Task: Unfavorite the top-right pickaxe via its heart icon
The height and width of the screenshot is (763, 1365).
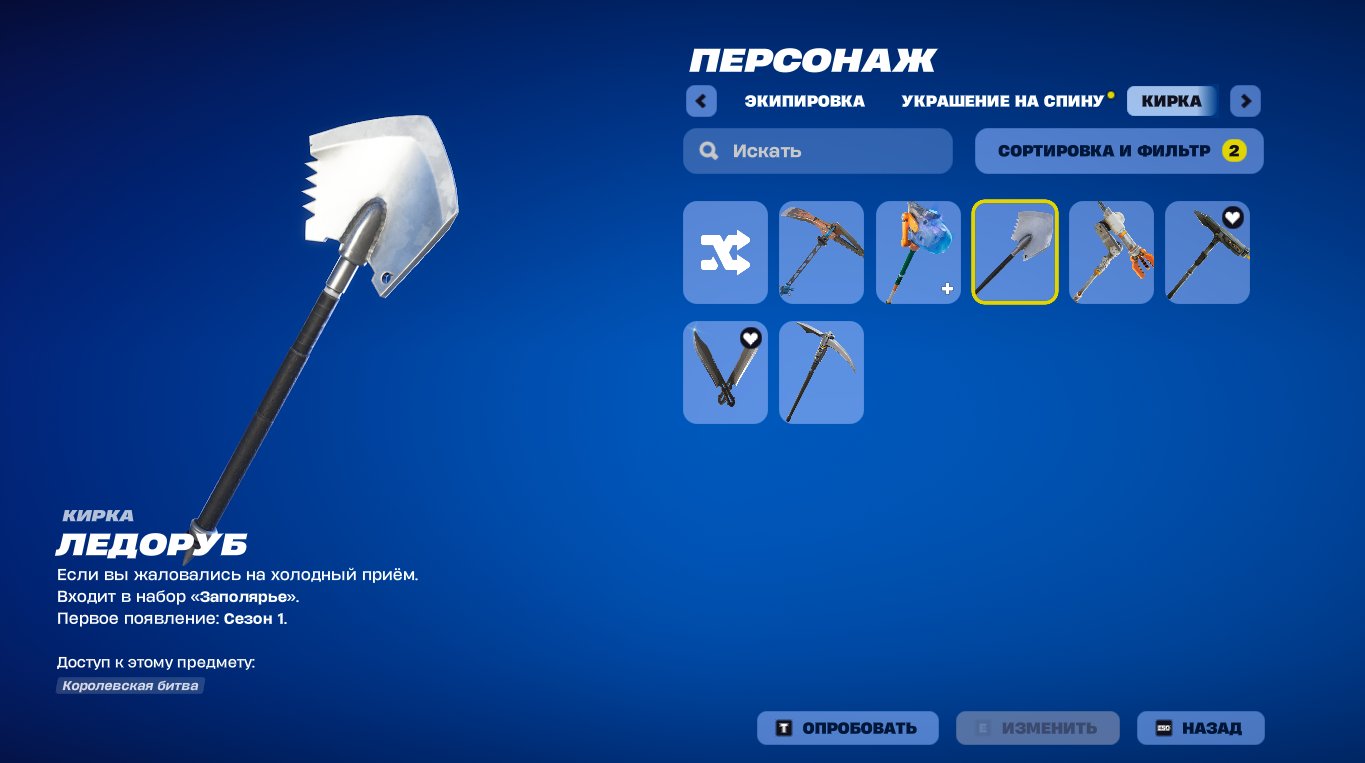Action: point(1231,215)
